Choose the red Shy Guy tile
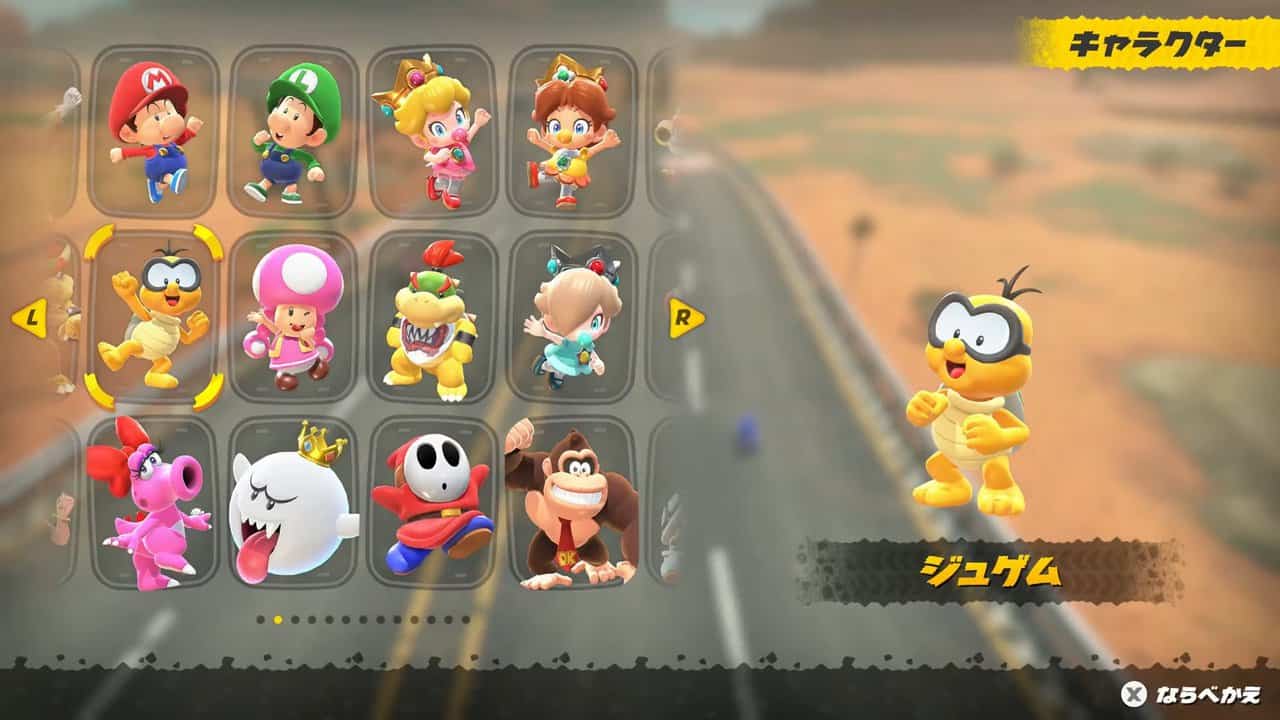The image size is (1280, 720). click(x=432, y=502)
